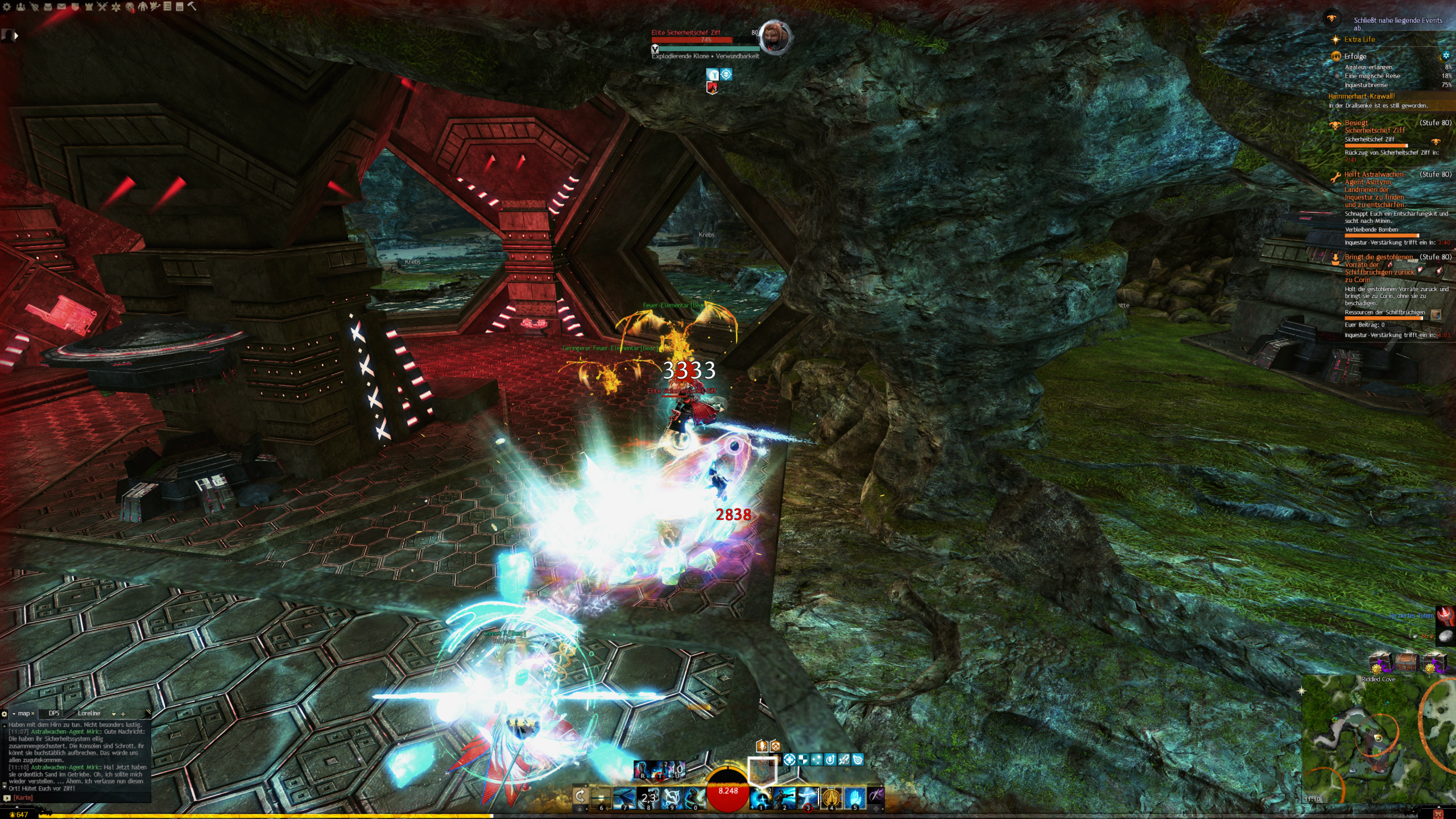Switch to the DPS chat tab
This screenshot has height=819, width=1456.
(x=54, y=713)
